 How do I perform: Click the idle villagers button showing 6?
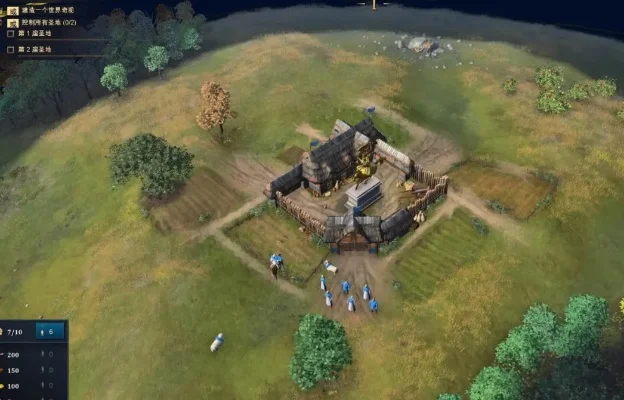(50, 331)
